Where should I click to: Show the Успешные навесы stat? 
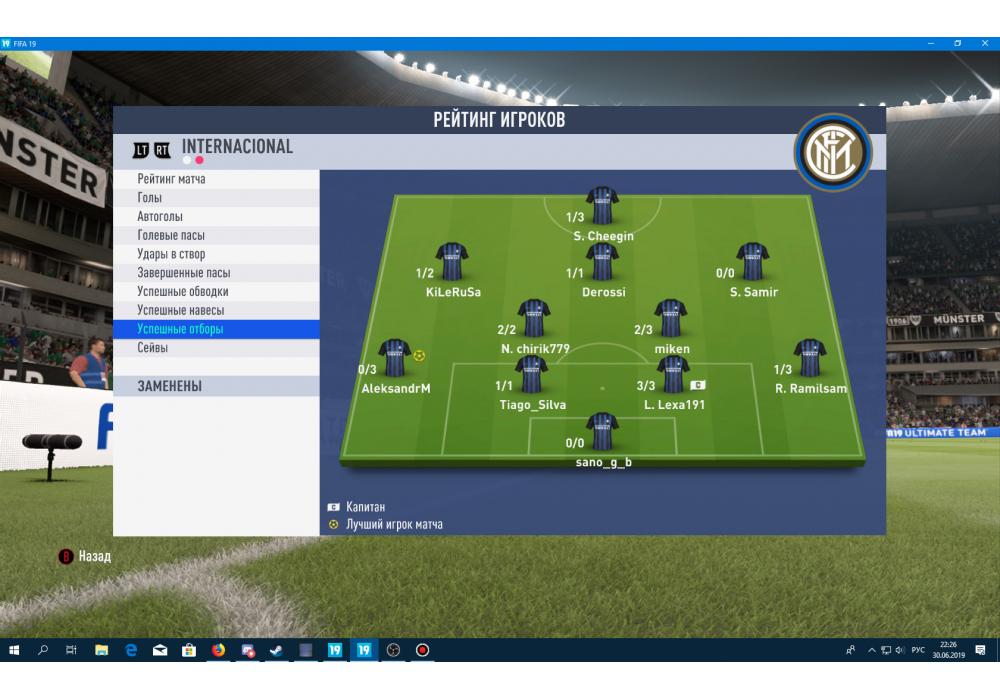click(x=181, y=310)
